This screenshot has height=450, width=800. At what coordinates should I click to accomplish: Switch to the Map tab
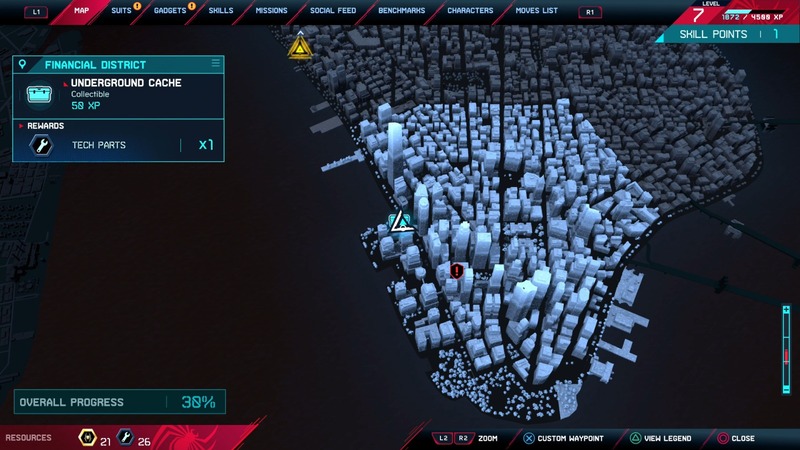[82, 11]
